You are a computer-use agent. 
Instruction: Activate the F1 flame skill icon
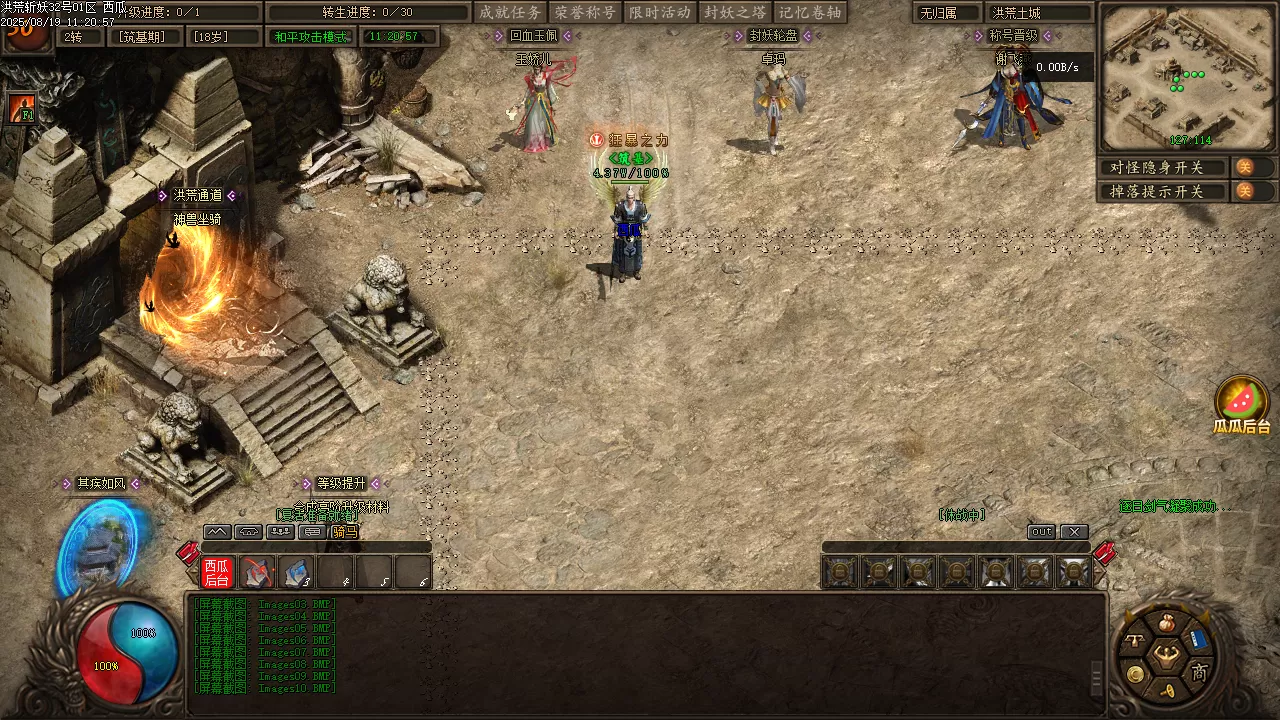22,108
